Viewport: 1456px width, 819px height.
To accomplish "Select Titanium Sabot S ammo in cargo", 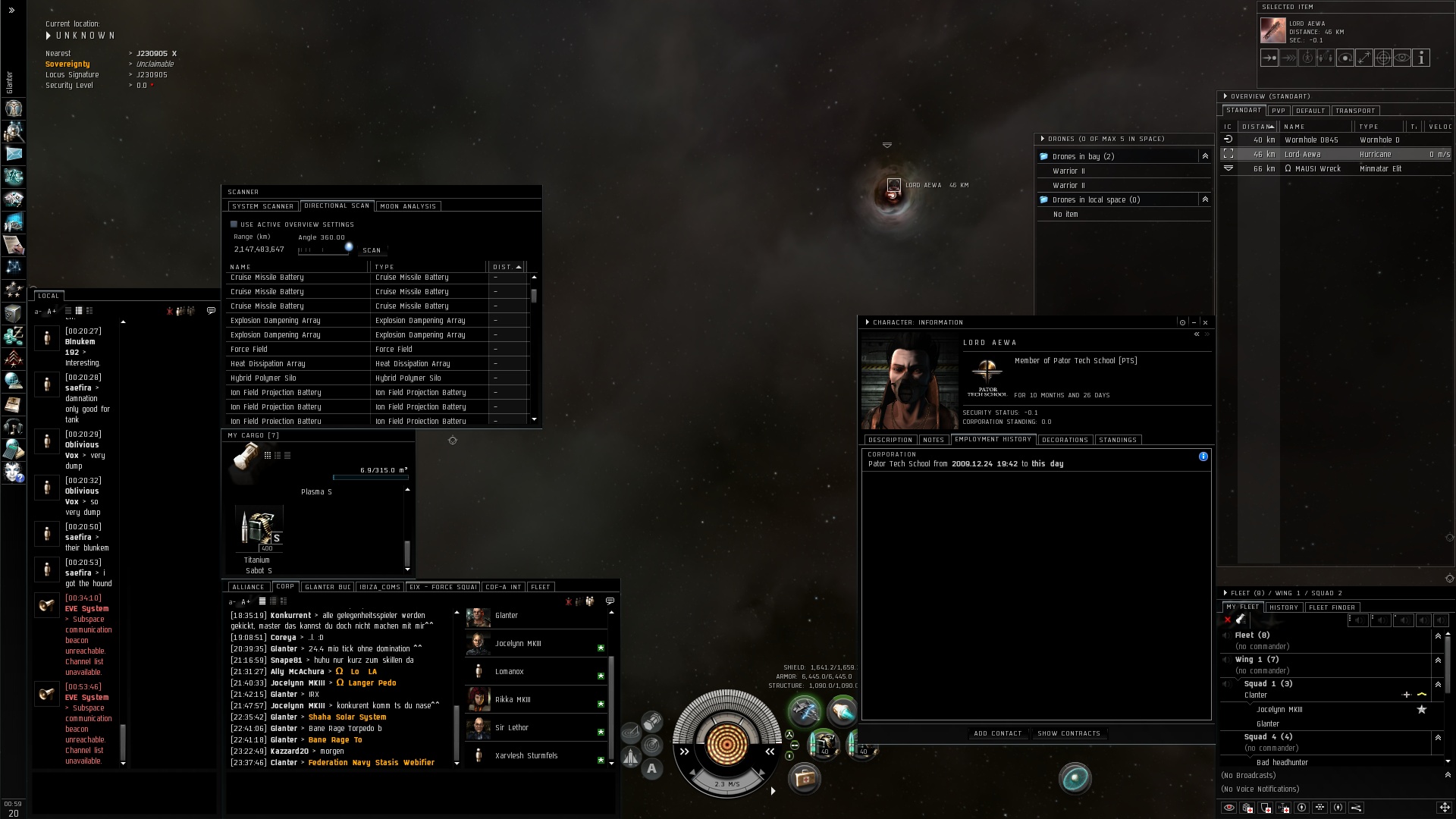I will pyautogui.click(x=259, y=529).
